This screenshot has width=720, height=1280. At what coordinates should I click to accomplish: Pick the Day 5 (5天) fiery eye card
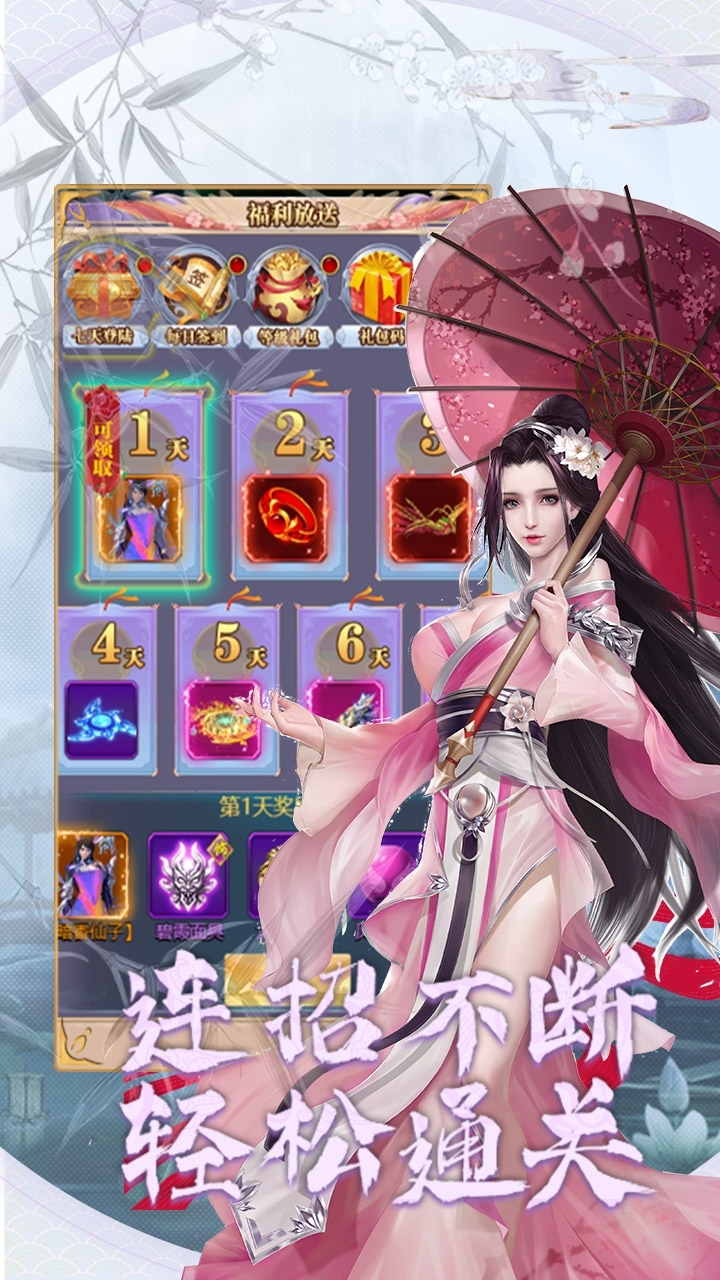[x=227, y=689]
